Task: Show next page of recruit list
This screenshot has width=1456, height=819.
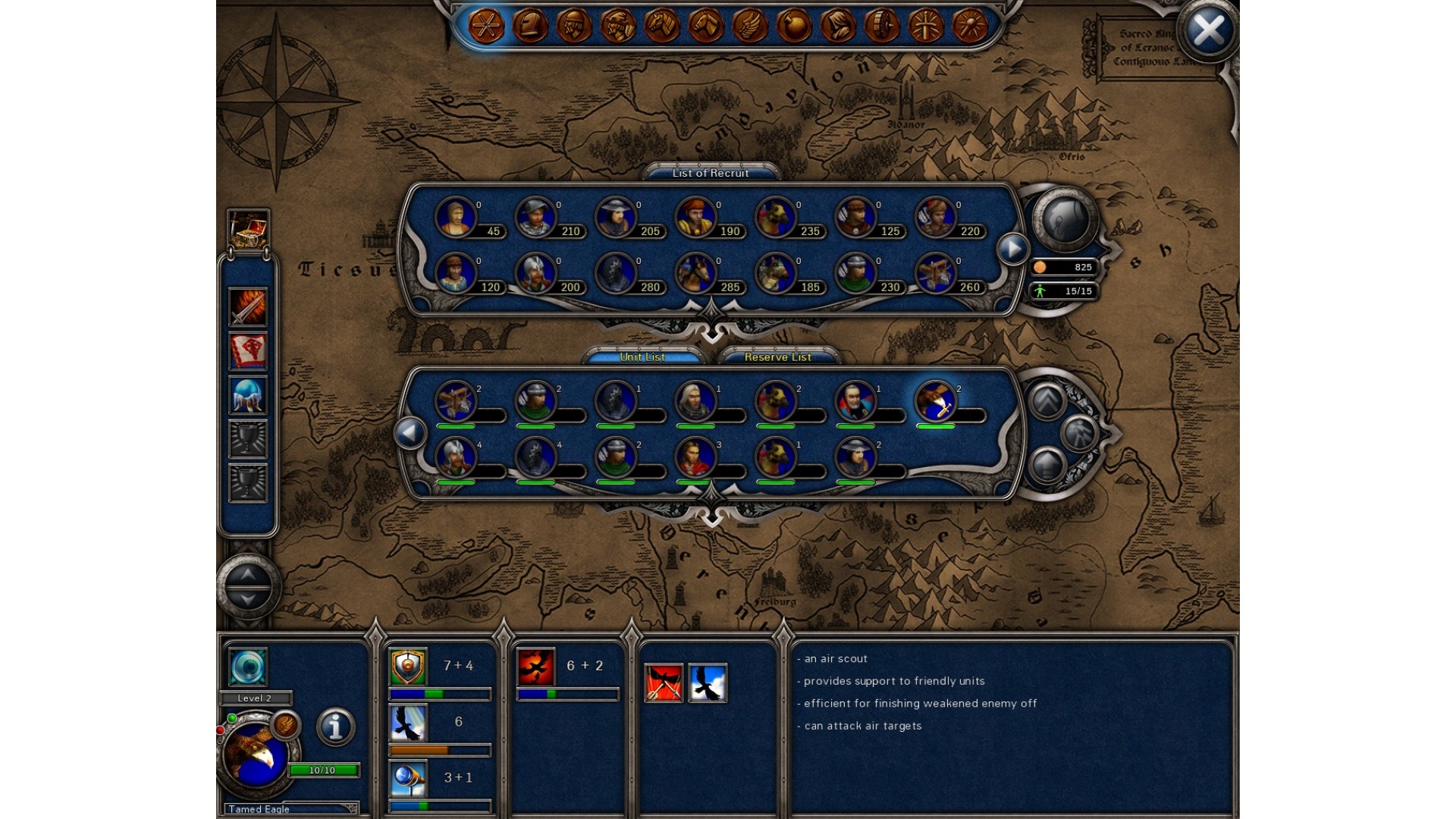Action: [x=1012, y=249]
